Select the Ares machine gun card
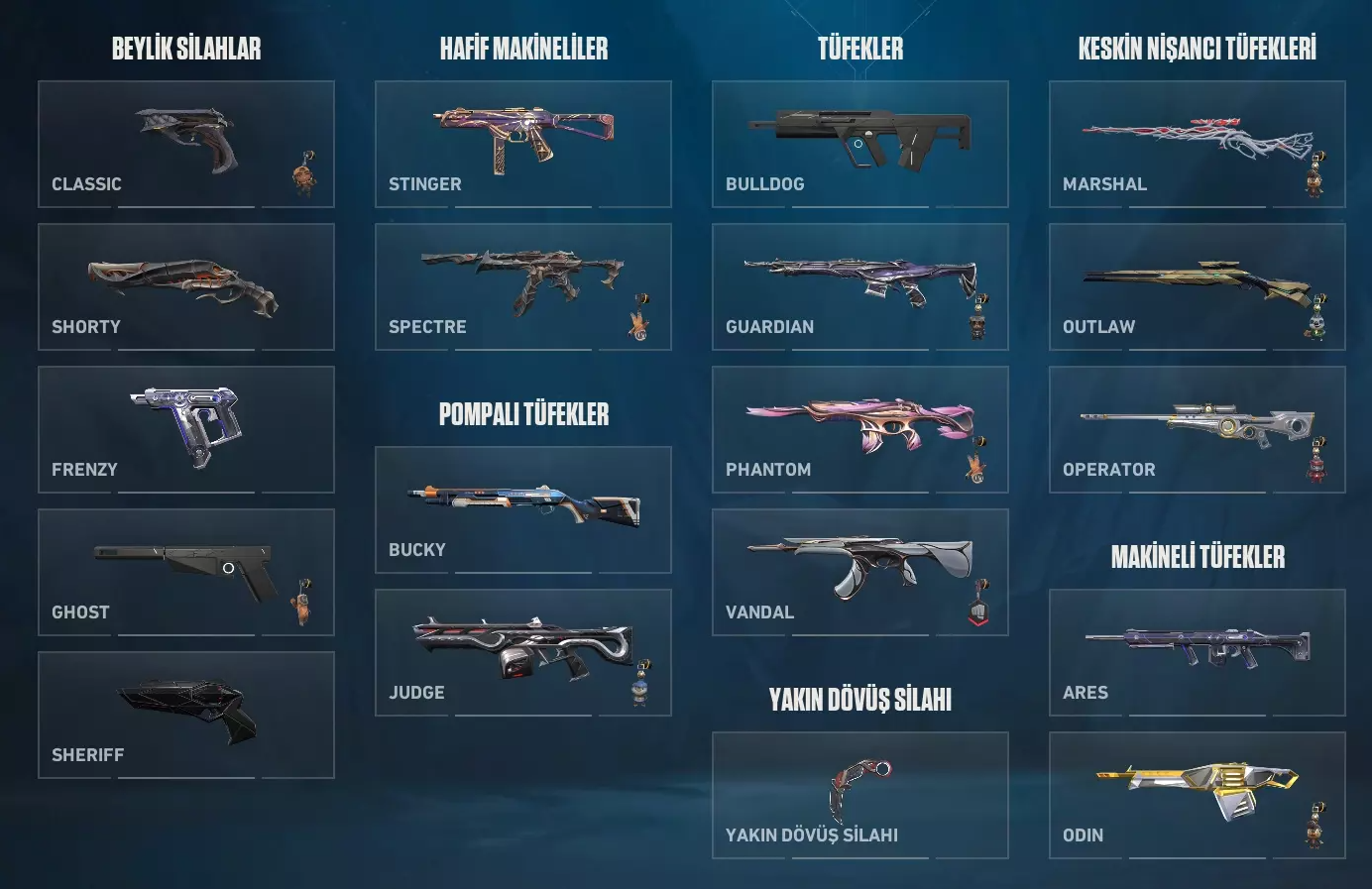This screenshot has height=889, width=1372. pyautogui.click(x=1197, y=652)
